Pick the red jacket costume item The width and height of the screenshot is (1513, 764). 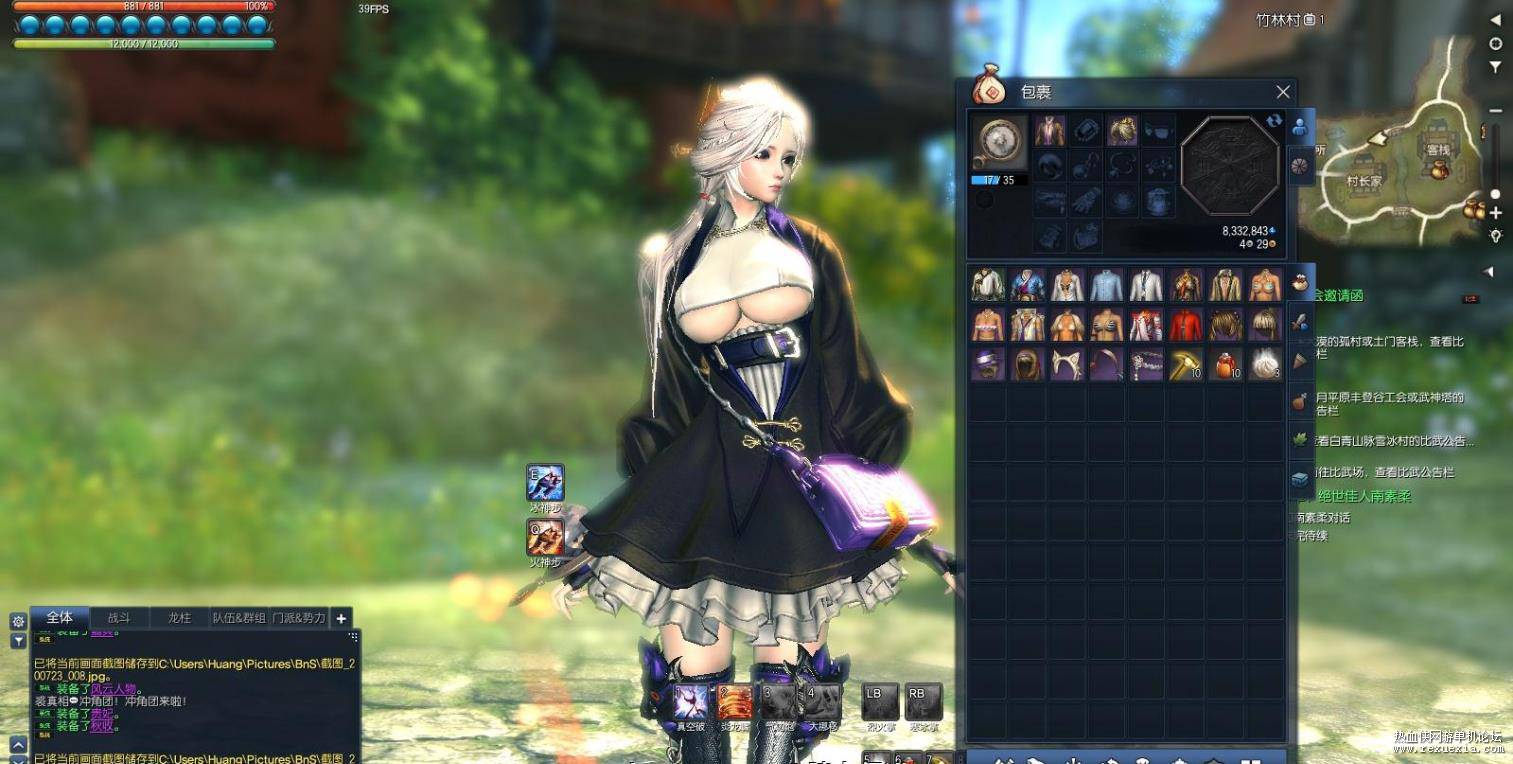[1186, 325]
